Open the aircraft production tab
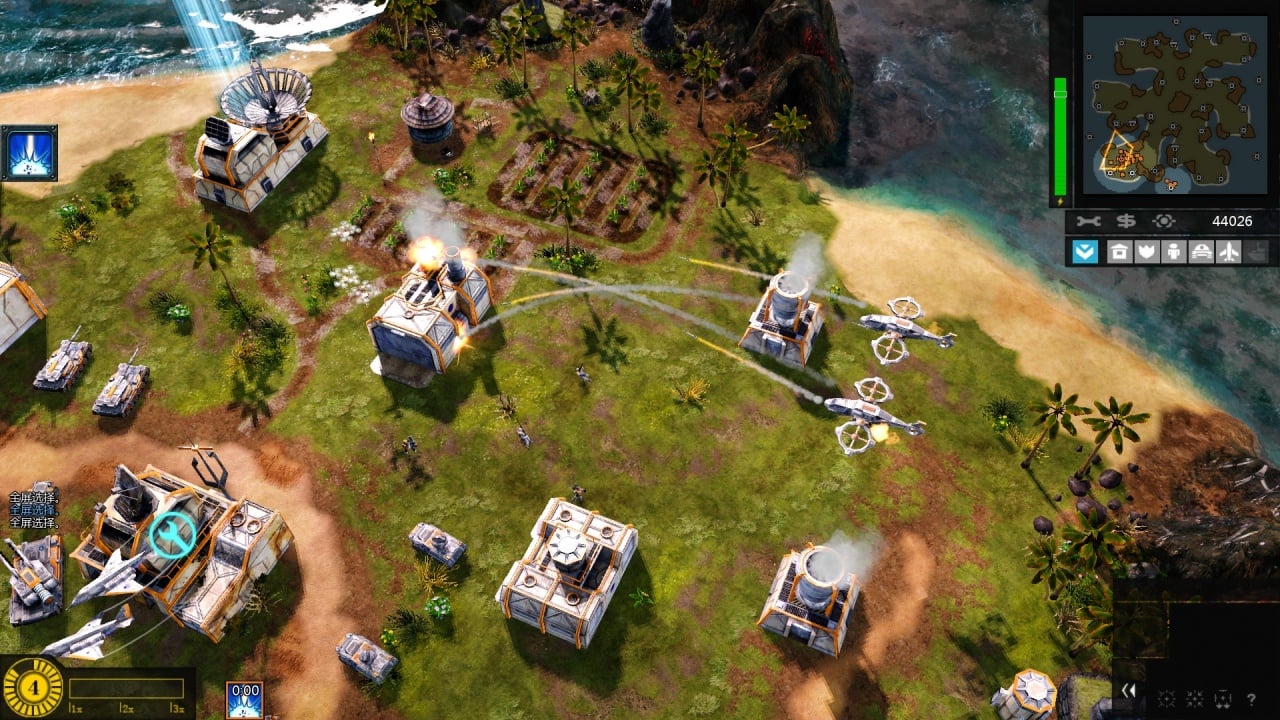This screenshot has height=720, width=1280. (x=1229, y=251)
